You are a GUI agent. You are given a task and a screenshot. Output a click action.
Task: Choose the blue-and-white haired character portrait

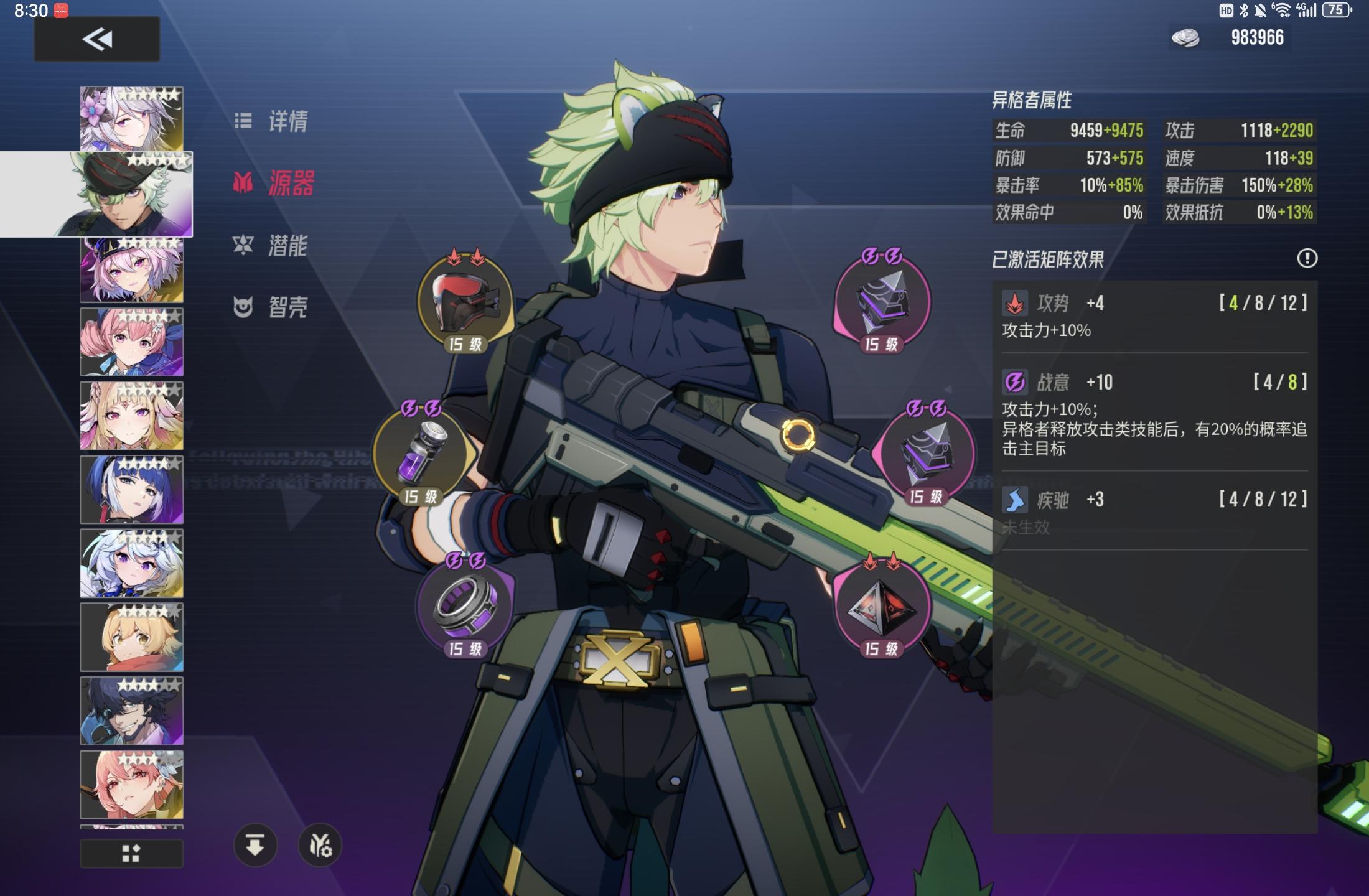point(131,490)
